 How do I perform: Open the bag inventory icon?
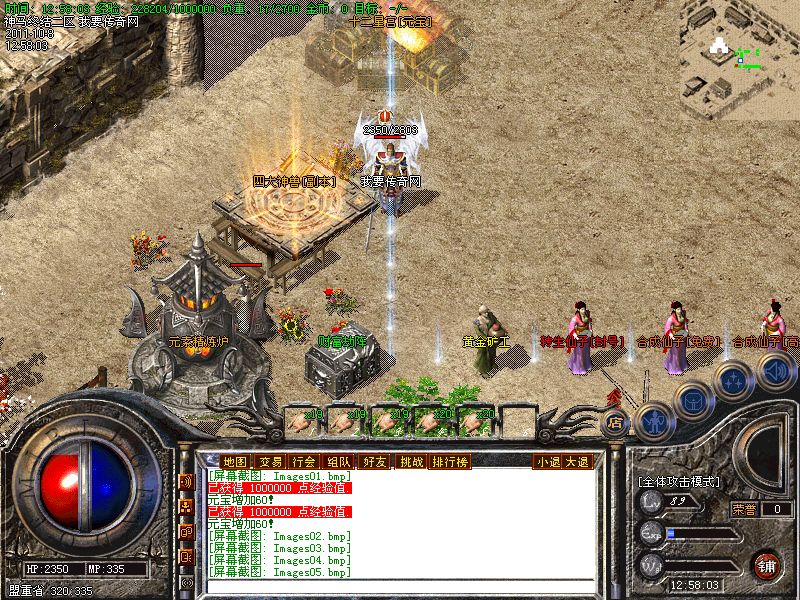tap(692, 402)
